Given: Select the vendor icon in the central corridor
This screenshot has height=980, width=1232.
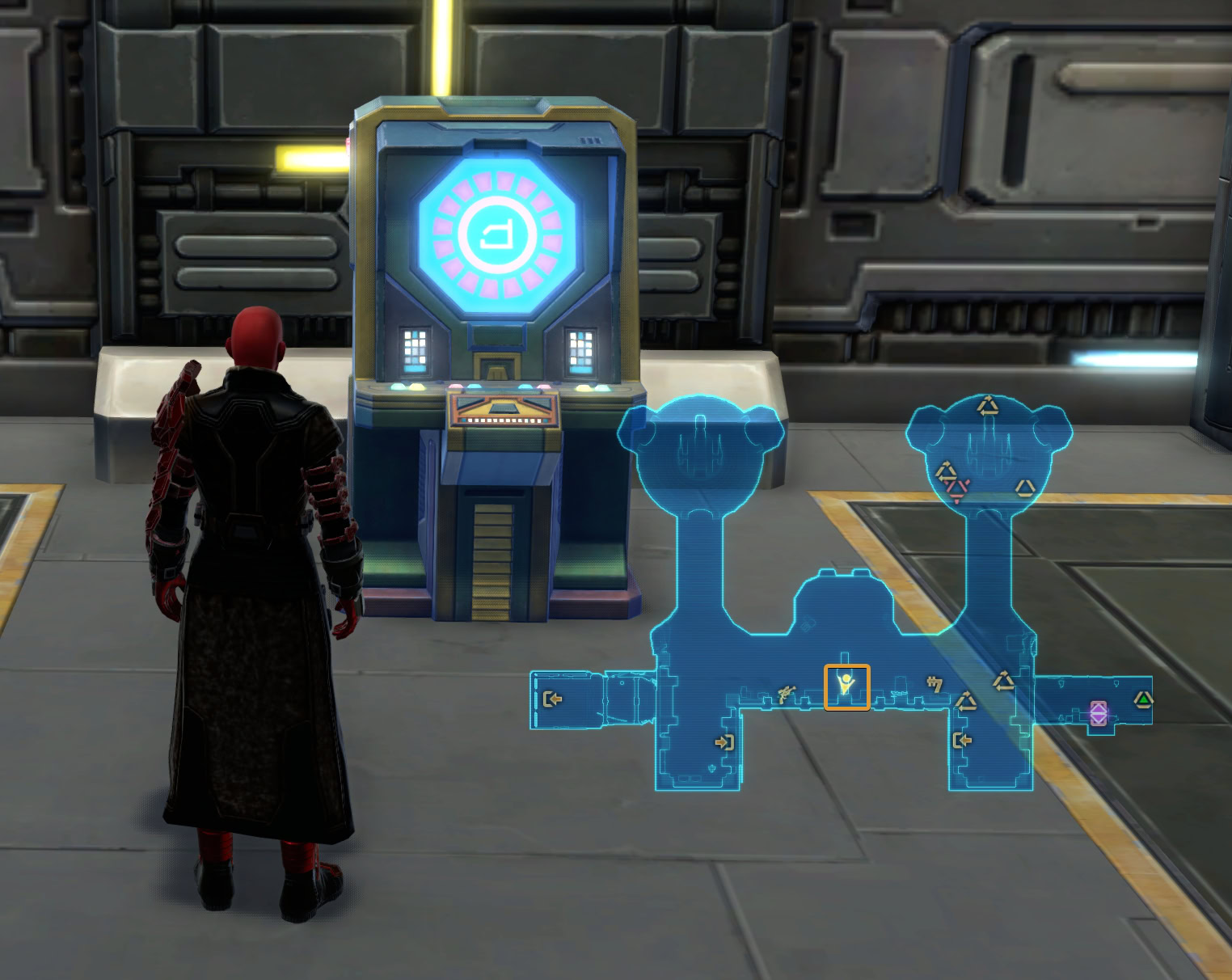Looking at the screenshot, I should tap(785, 694).
